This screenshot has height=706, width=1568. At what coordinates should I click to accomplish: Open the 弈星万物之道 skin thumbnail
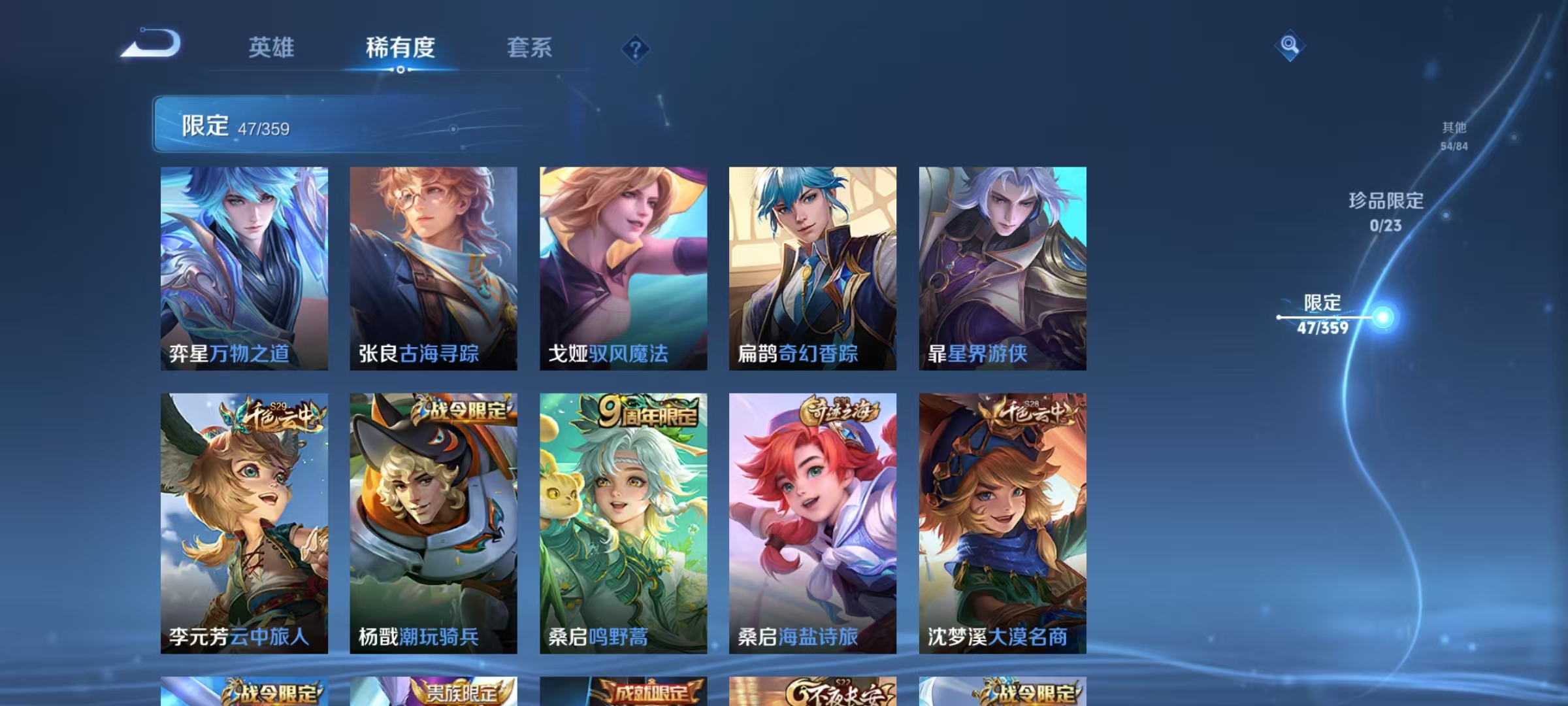pos(243,268)
